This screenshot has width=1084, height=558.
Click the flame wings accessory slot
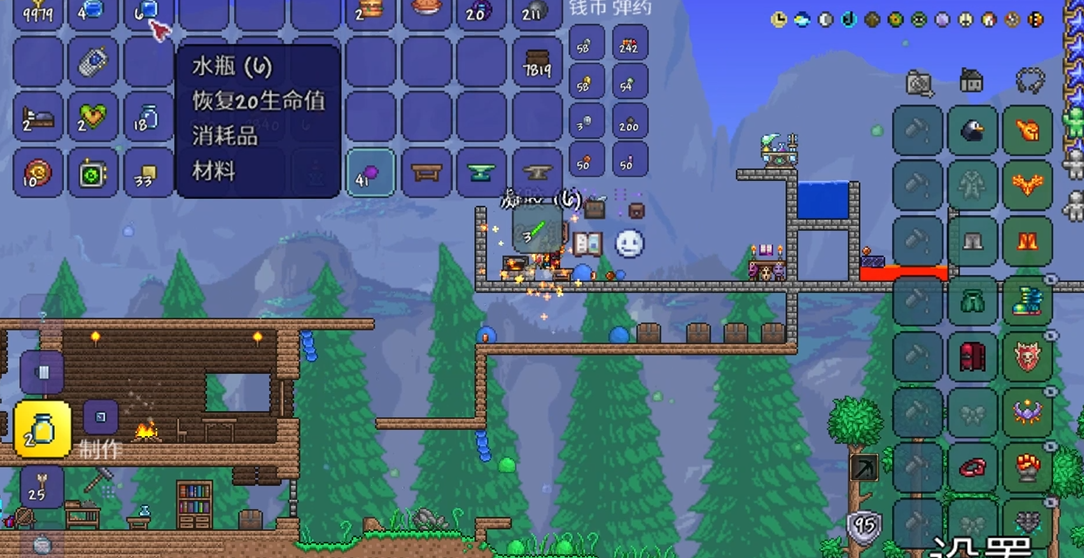1027,185
